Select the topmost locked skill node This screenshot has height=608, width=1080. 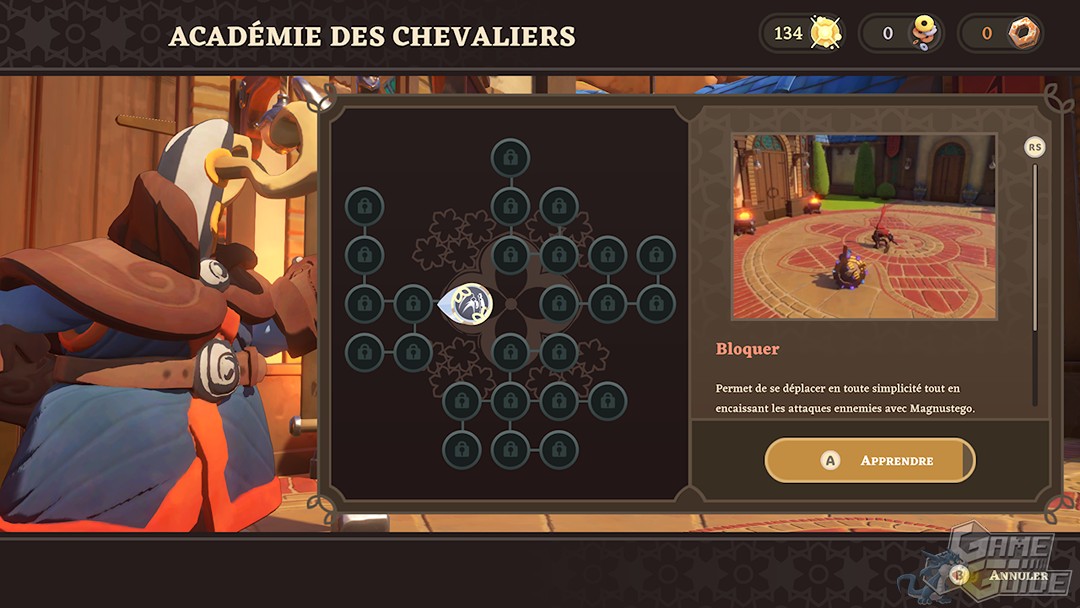click(x=510, y=157)
